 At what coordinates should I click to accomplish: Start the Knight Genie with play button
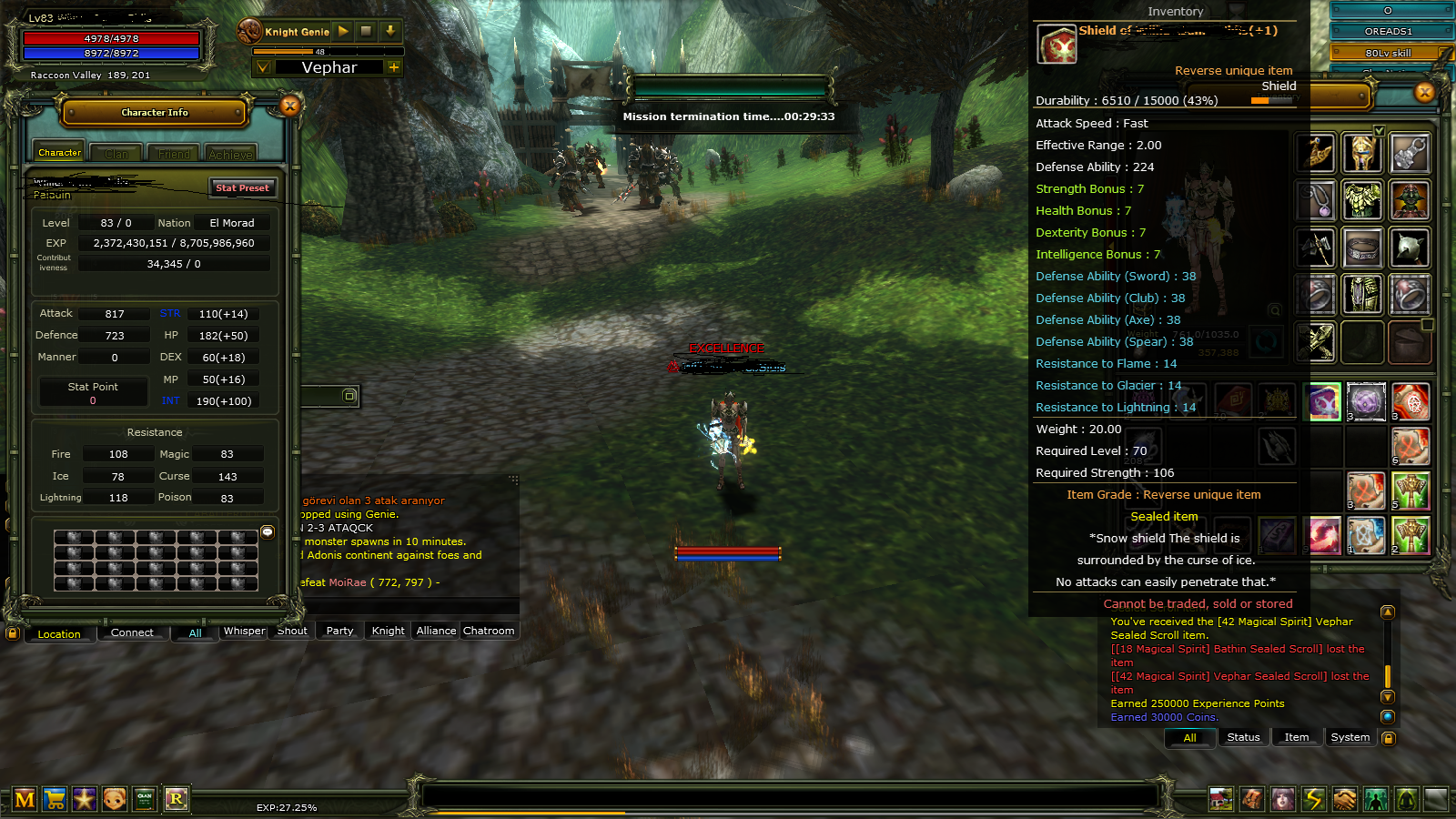(343, 31)
